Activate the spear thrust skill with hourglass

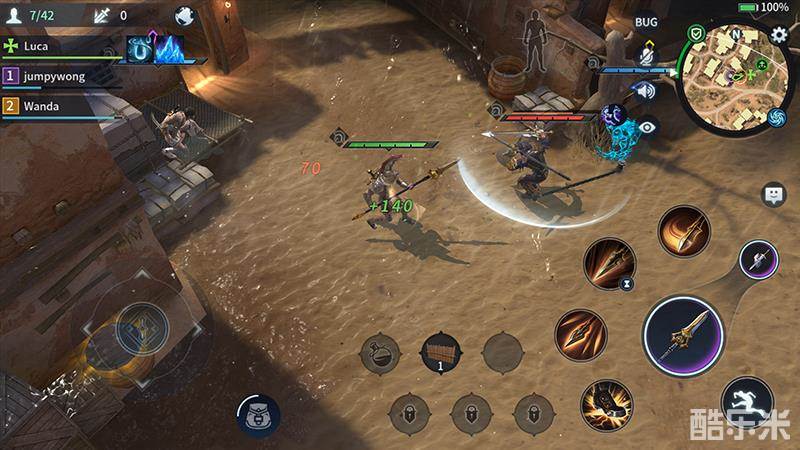[x=609, y=263]
